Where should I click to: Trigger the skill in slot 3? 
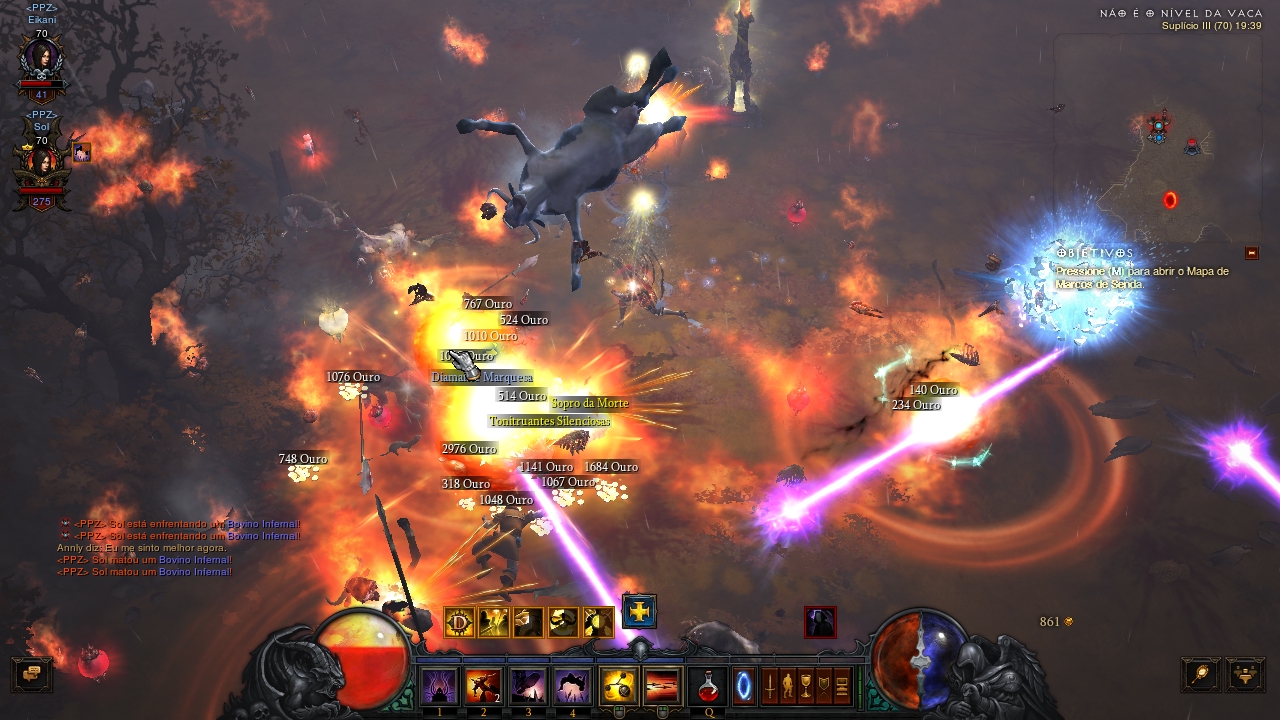pyautogui.click(x=528, y=686)
